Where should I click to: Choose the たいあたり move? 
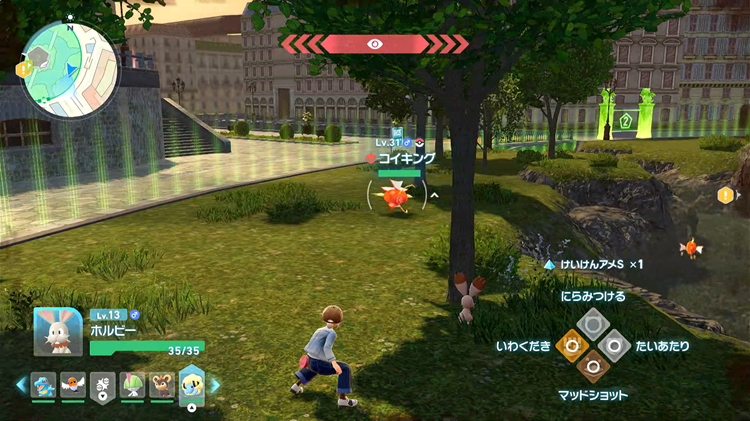coord(616,345)
